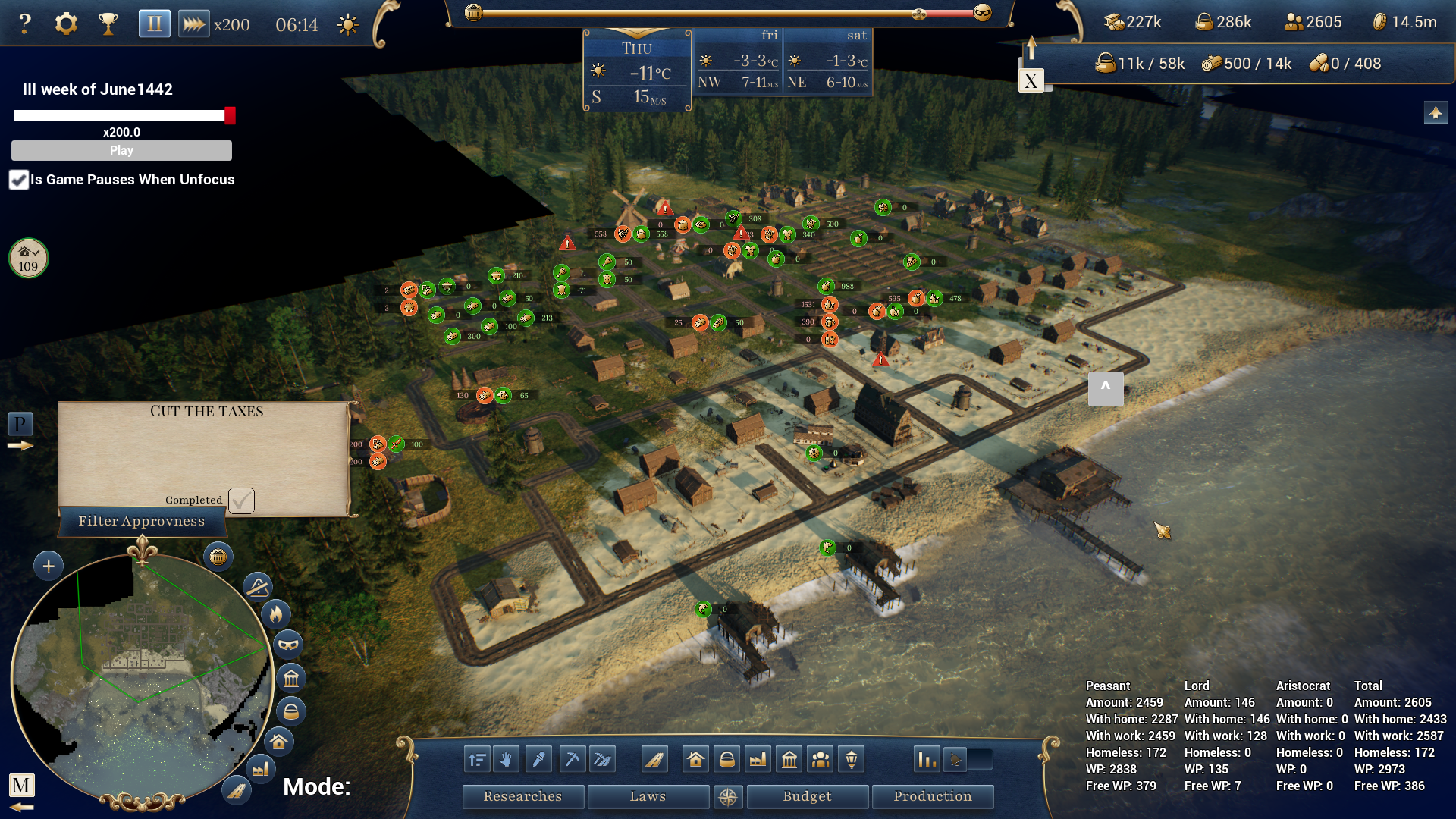Click the Play button under the speed slider
The width and height of the screenshot is (1456, 819).
[x=121, y=150]
